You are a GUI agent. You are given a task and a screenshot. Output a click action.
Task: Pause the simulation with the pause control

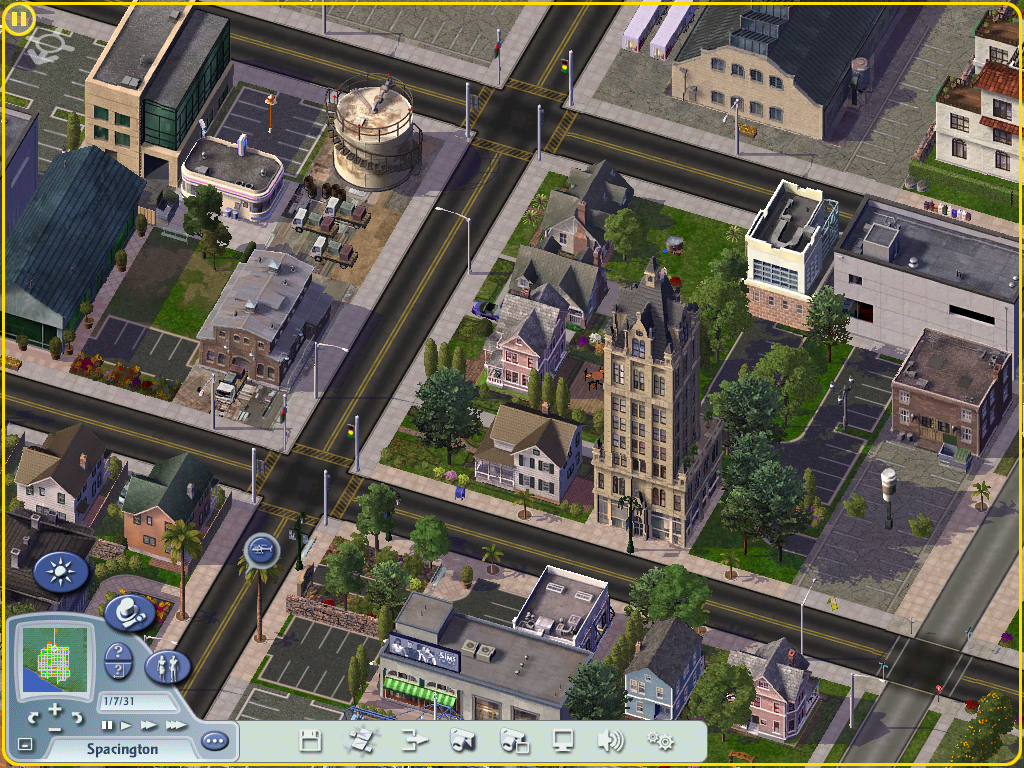pyautogui.click(x=108, y=725)
